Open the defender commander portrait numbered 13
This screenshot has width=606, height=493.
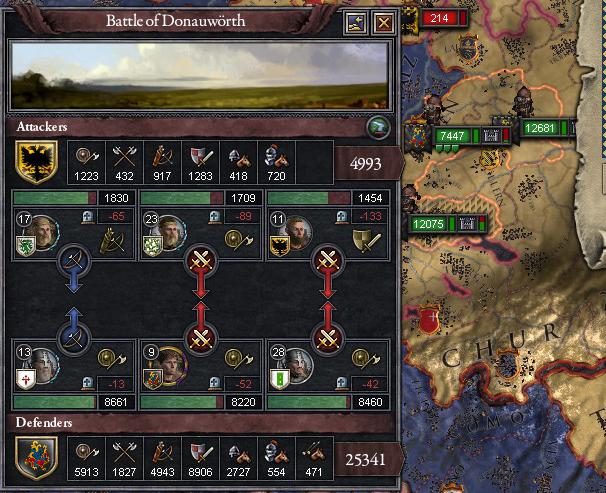(x=38, y=367)
